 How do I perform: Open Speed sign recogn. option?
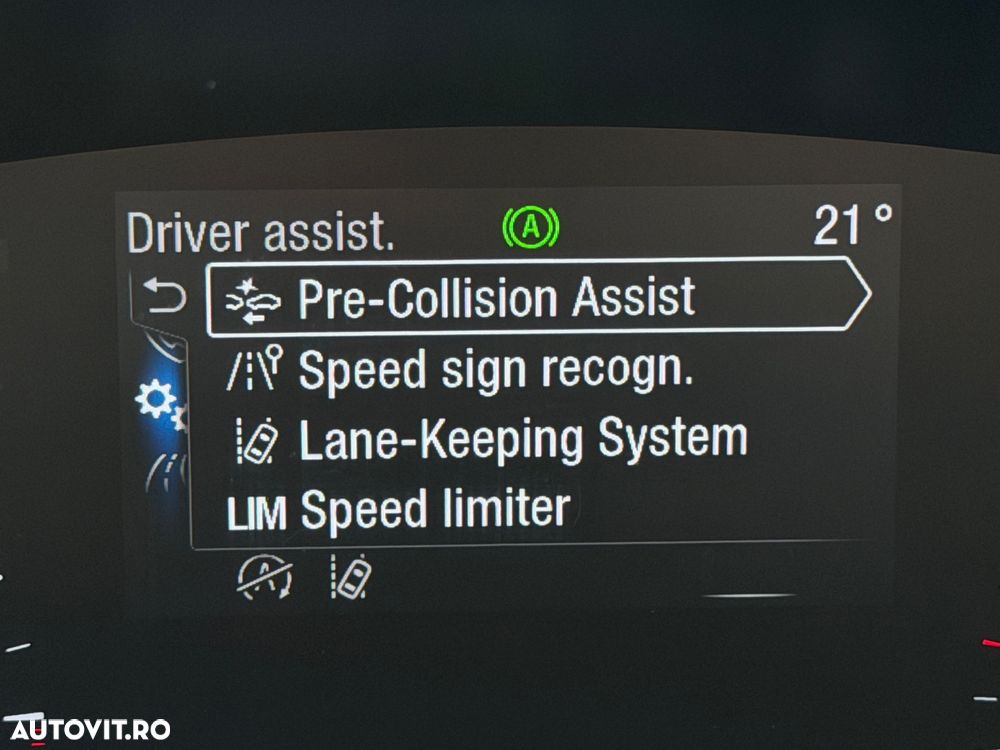(495, 371)
